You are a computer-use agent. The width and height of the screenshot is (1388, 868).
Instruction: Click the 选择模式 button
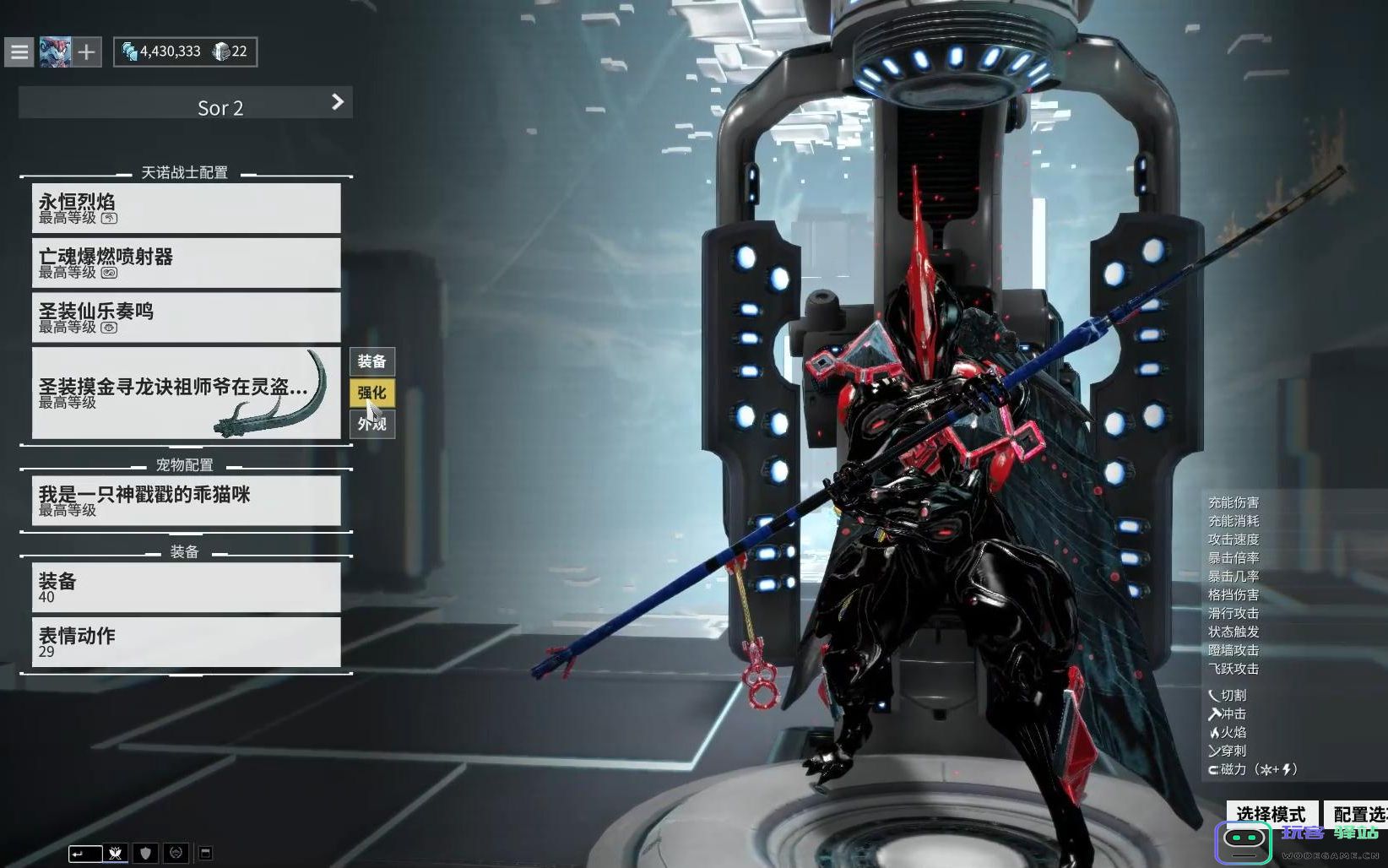point(1271,814)
